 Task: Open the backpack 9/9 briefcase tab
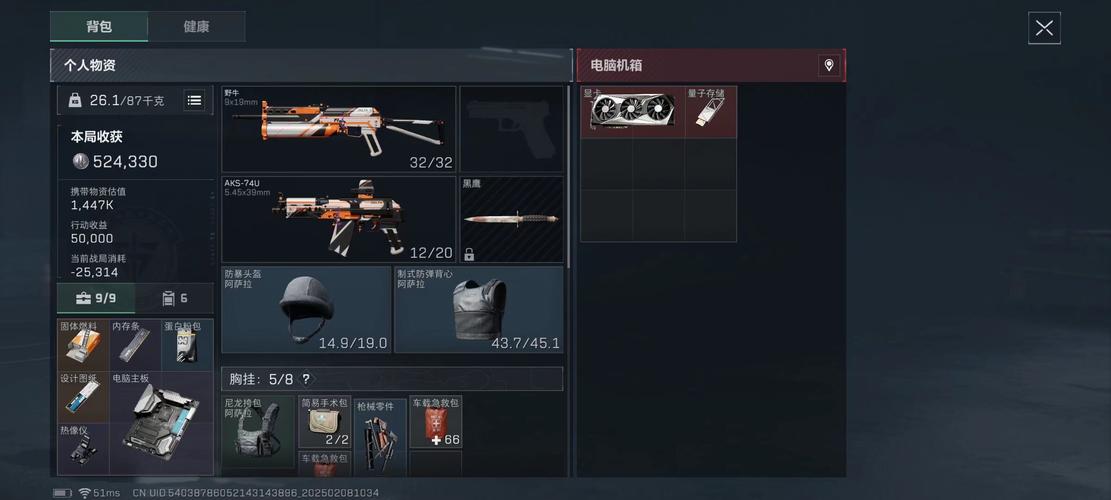point(96,298)
